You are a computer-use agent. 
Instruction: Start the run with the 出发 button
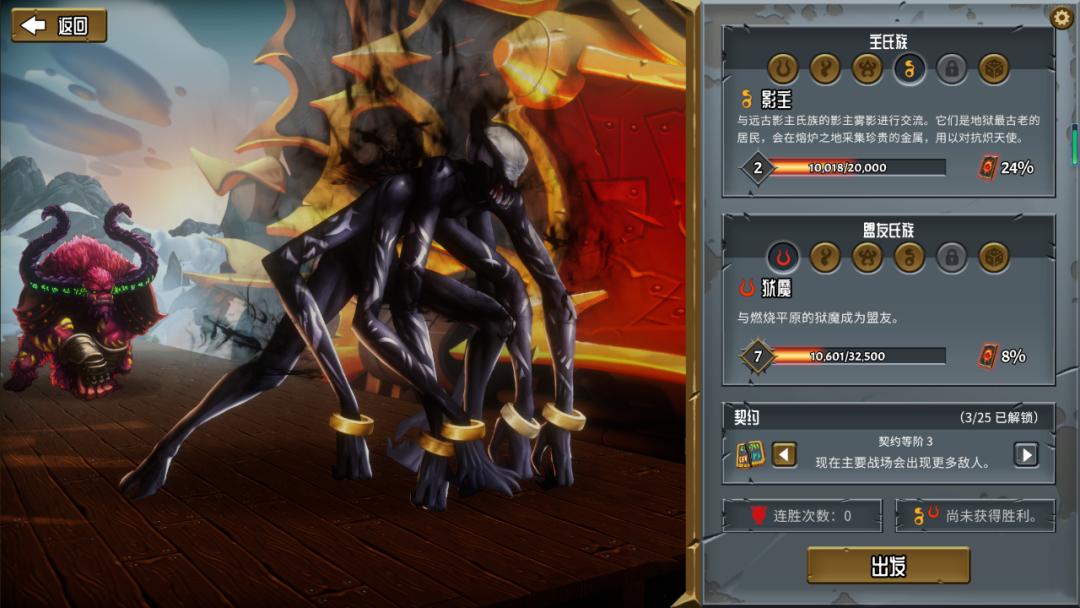(888, 566)
